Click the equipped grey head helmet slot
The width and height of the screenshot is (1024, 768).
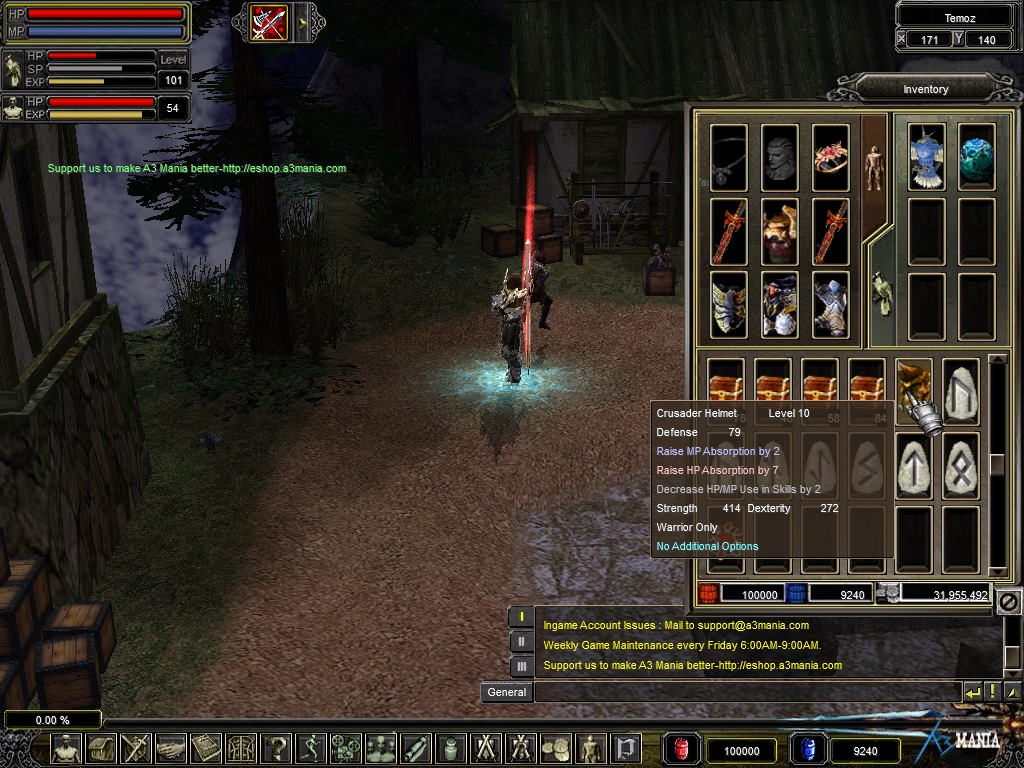point(780,157)
